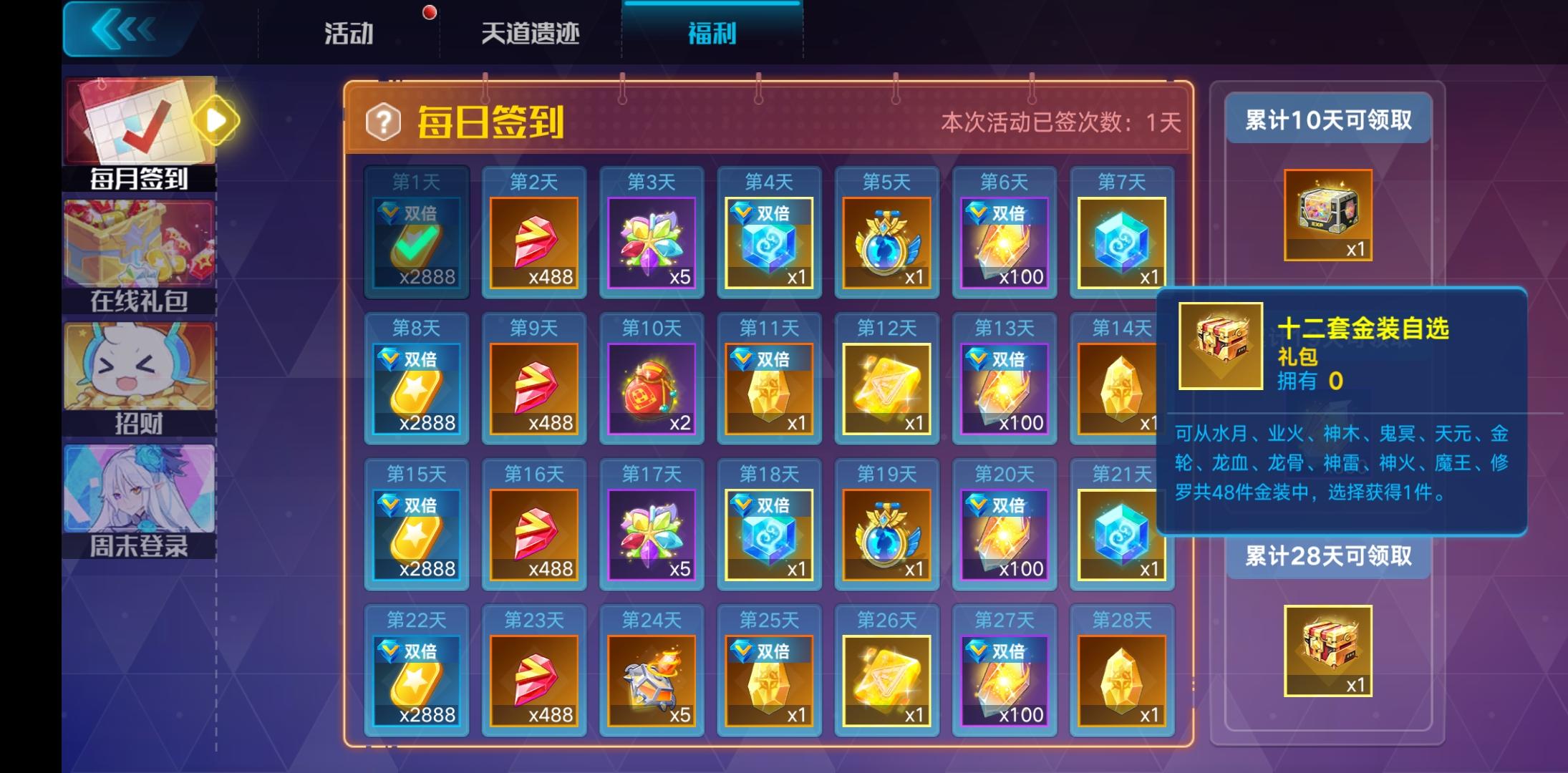Click the red notification dot above 活动
The image size is (1568, 773).
click(x=428, y=10)
